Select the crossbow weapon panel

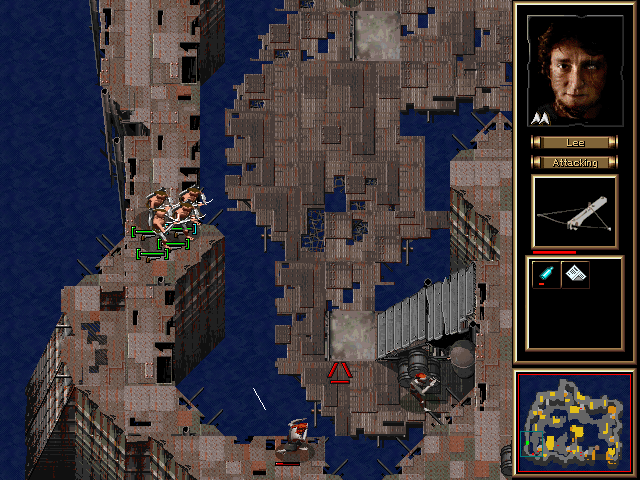pos(574,212)
